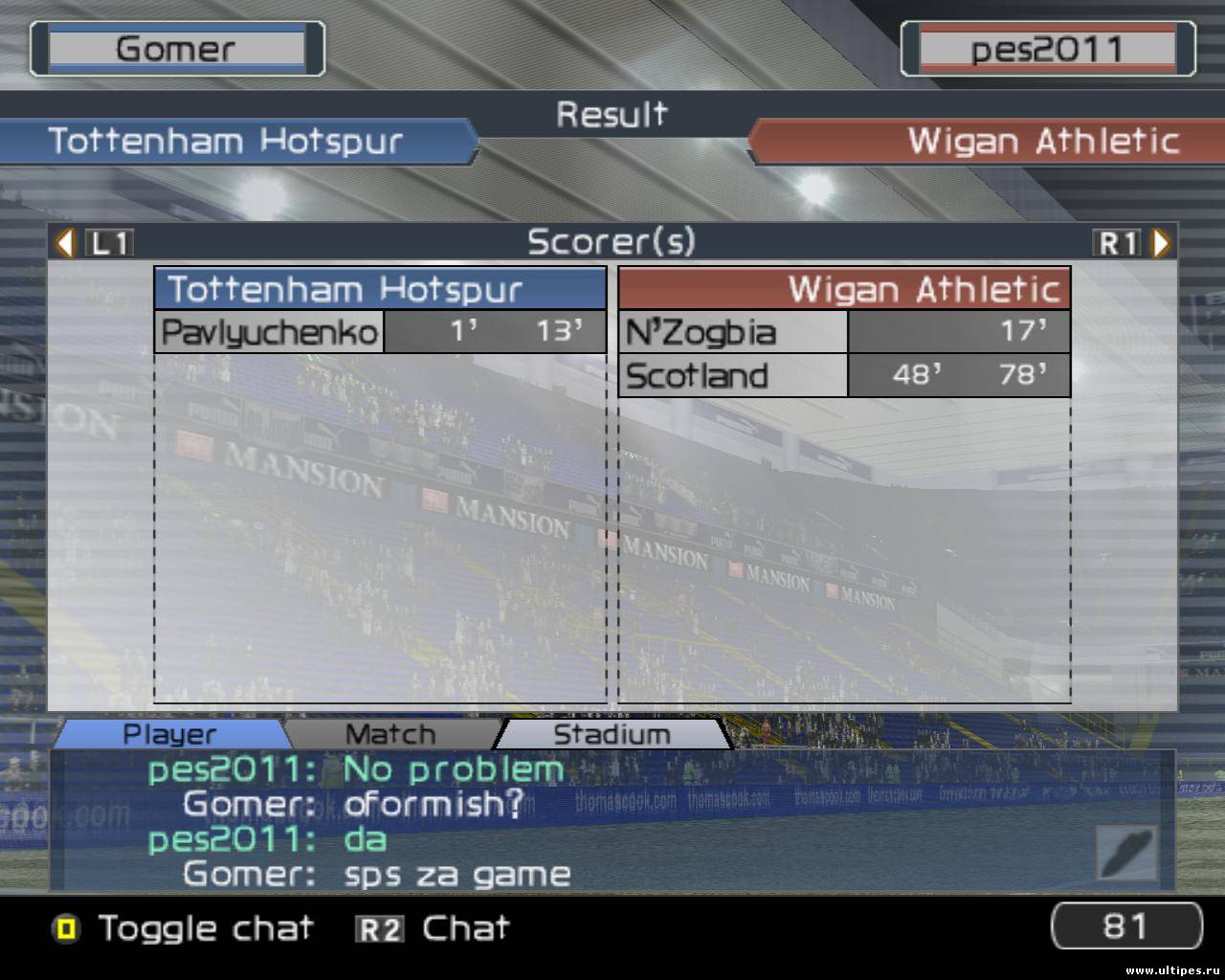Click the pes2011 player name panel
The image size is (1225, 980).
[x=1047, y=49]
